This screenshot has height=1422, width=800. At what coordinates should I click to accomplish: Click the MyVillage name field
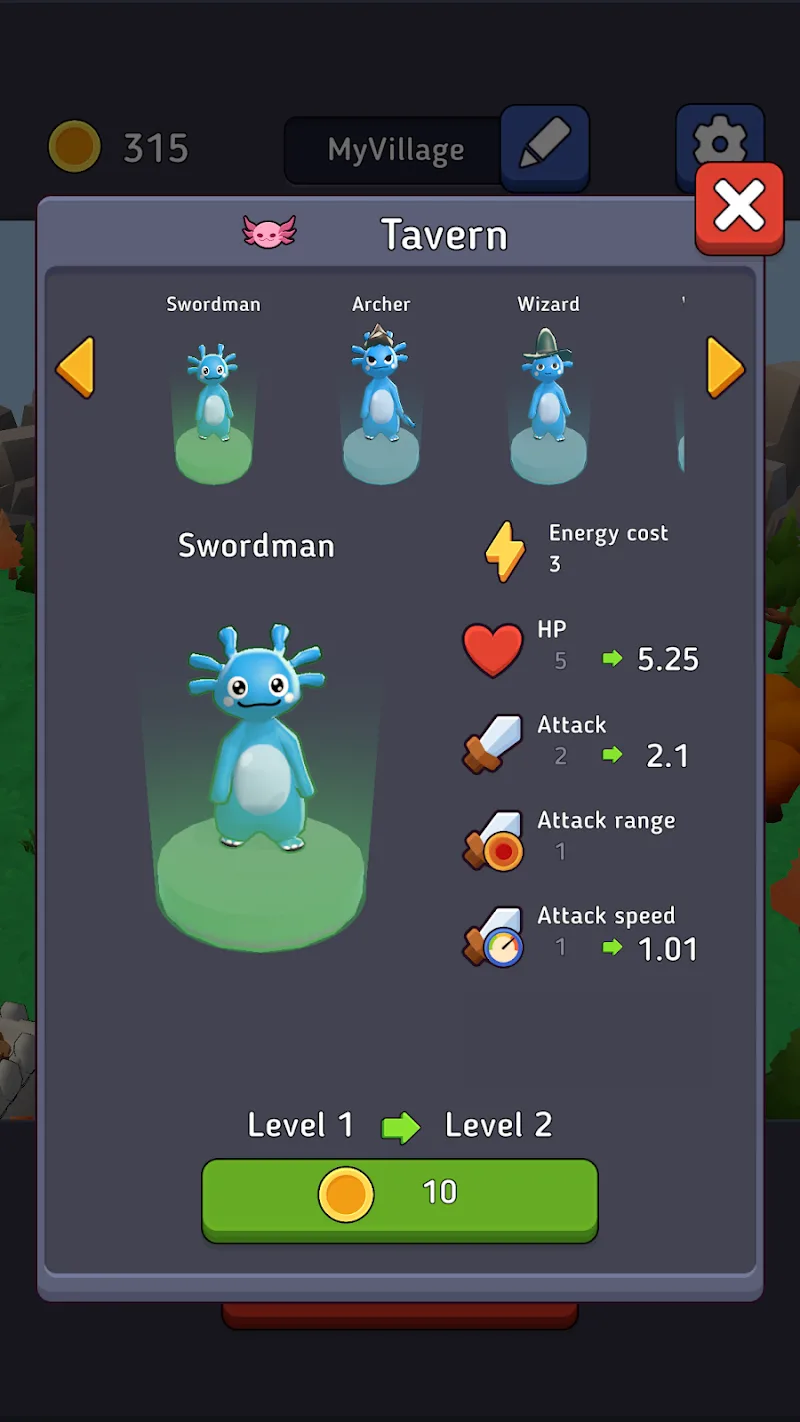[x=395, y=150]
